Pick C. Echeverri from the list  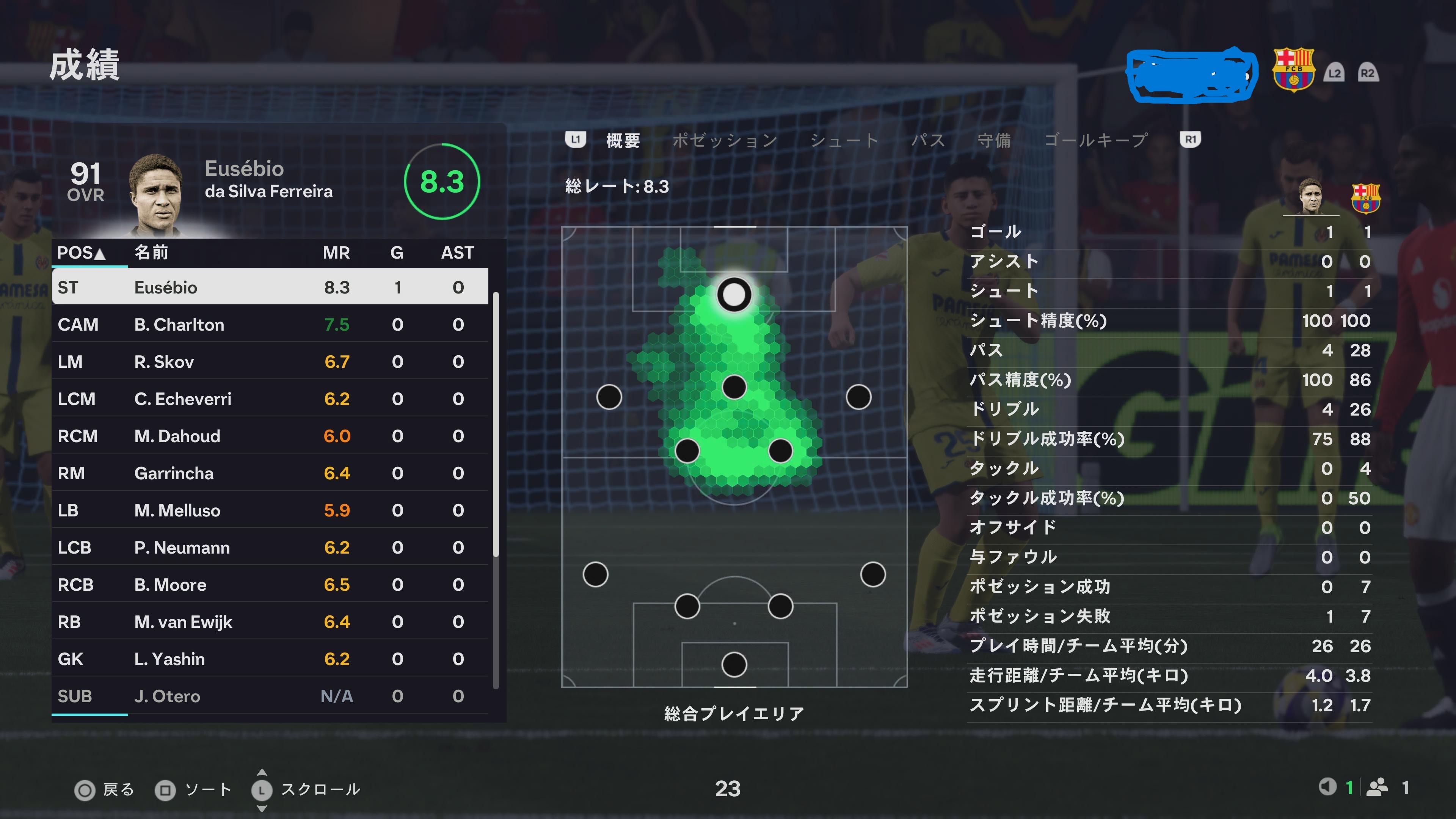point(270,399)
